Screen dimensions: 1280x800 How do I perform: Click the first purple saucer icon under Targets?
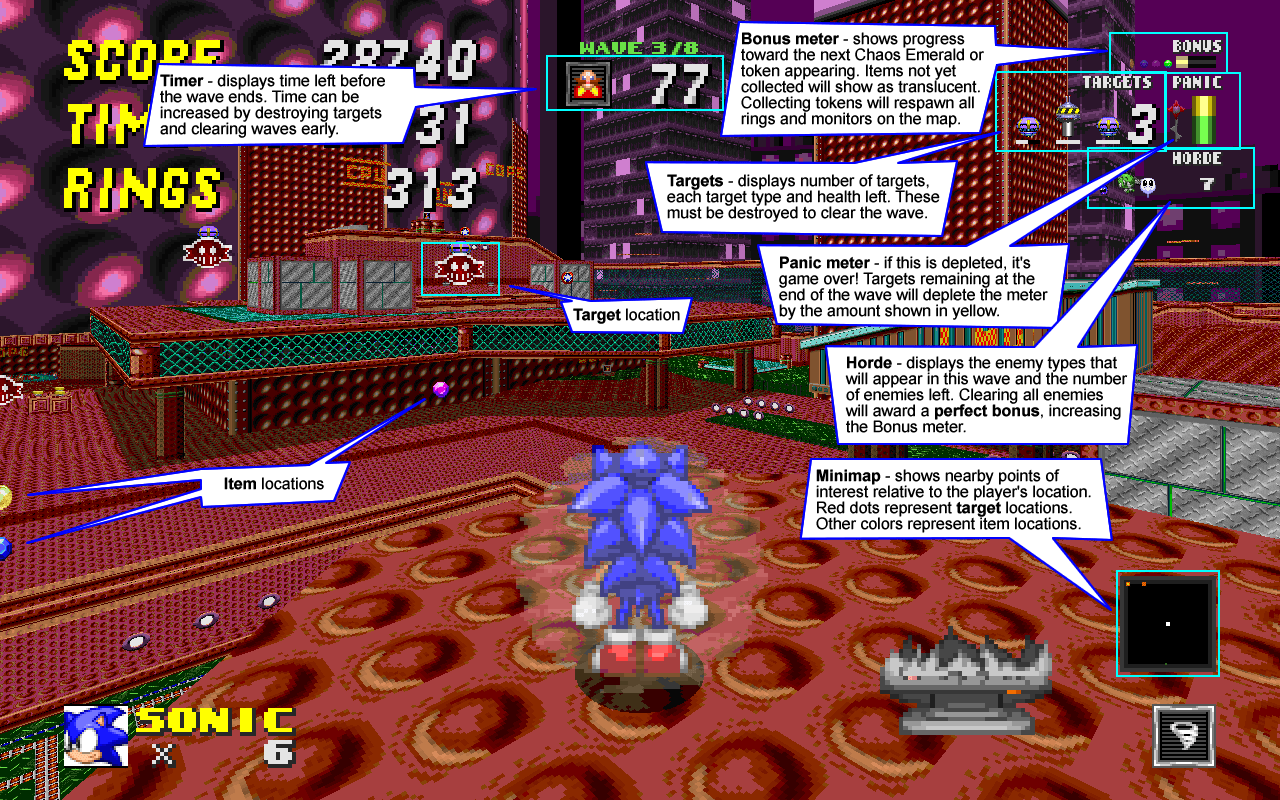[1027, 128]
